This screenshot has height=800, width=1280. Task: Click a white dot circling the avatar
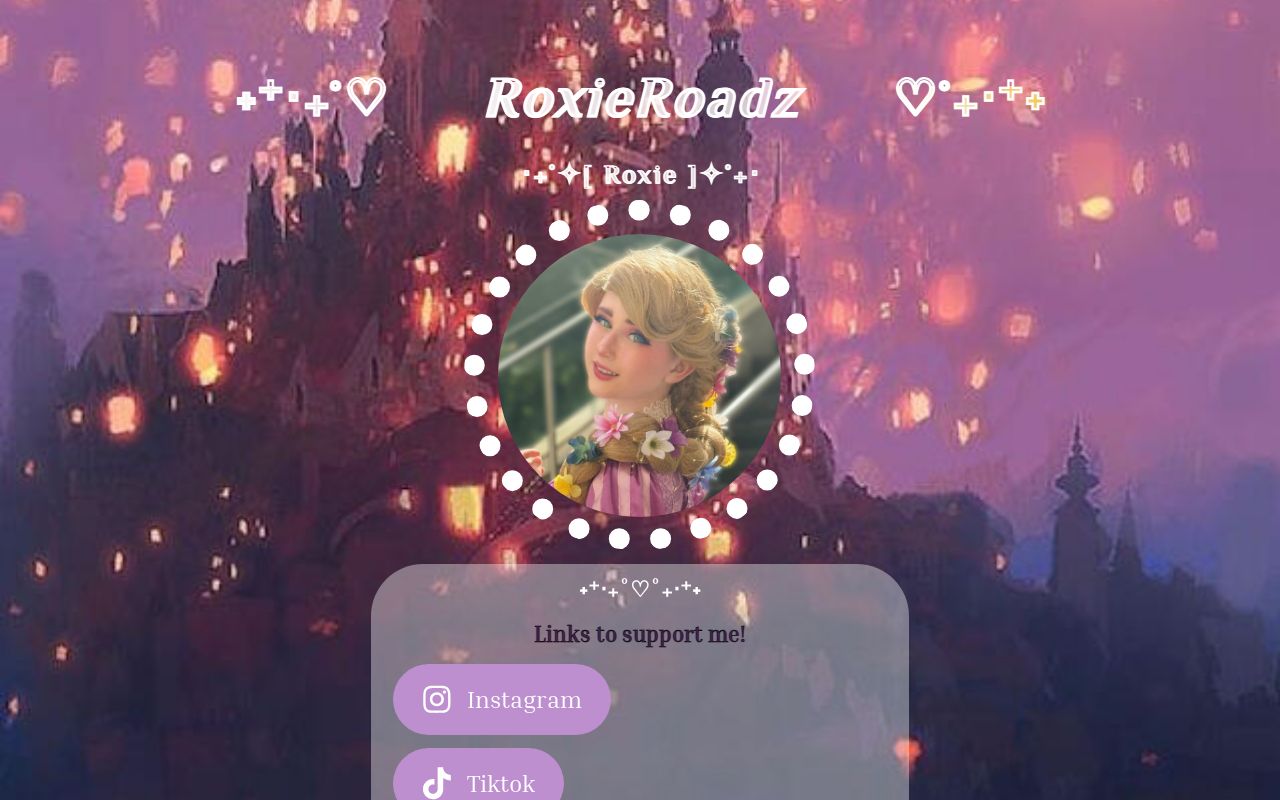tap(640, 209)
